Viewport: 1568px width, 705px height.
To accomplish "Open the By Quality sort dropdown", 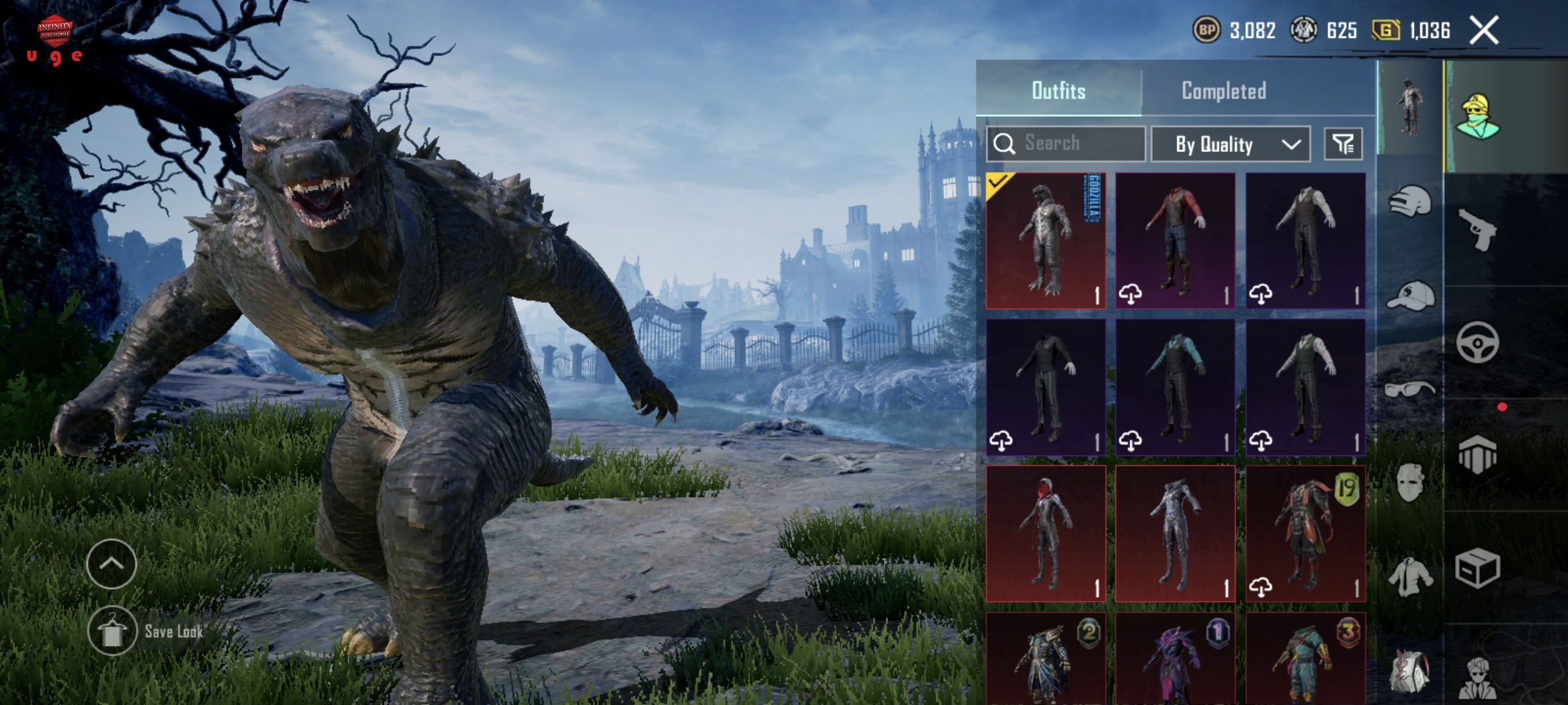I will click(x=1230, y=144).
